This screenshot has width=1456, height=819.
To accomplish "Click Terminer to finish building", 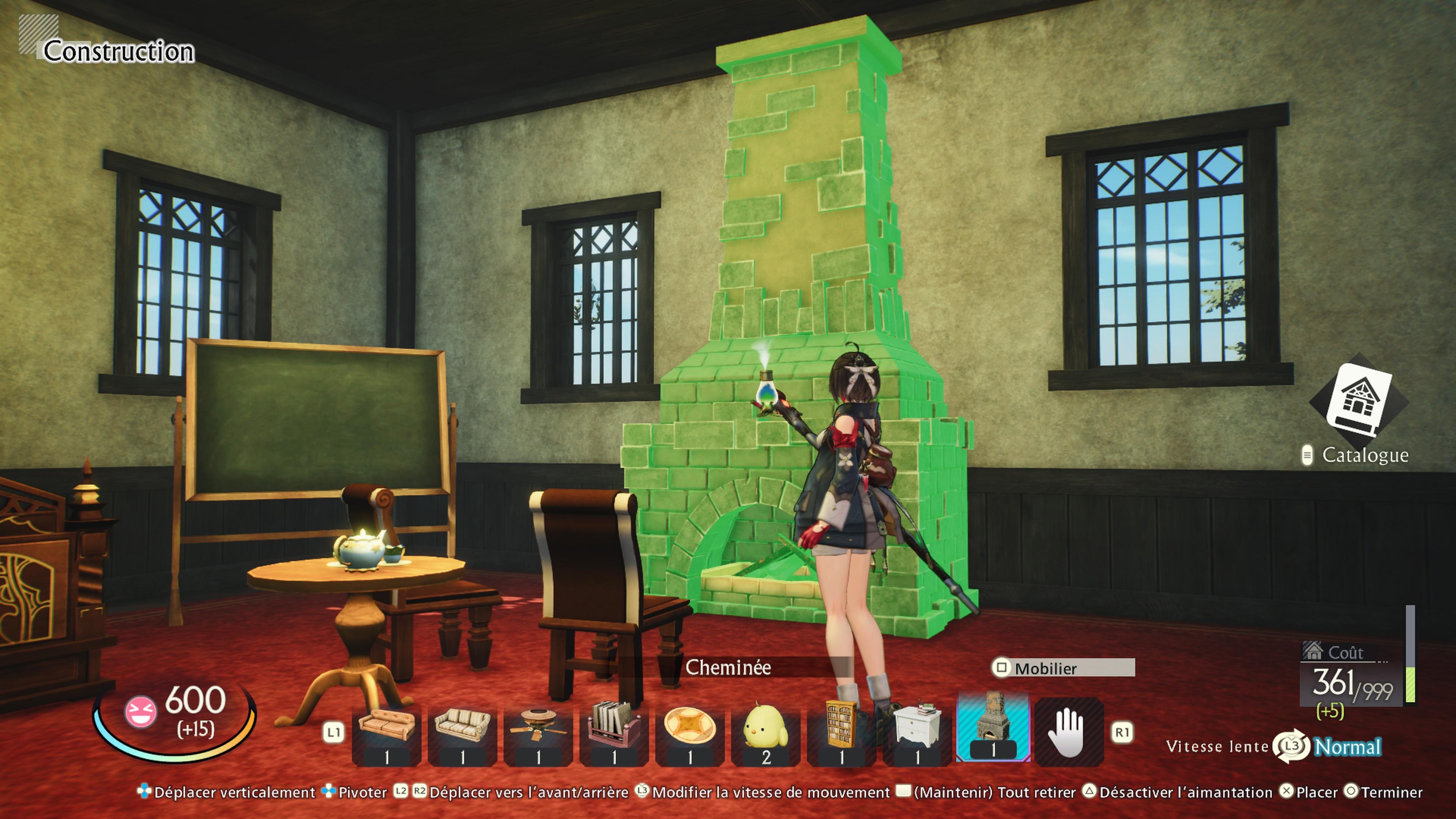I will point(1391,792).
